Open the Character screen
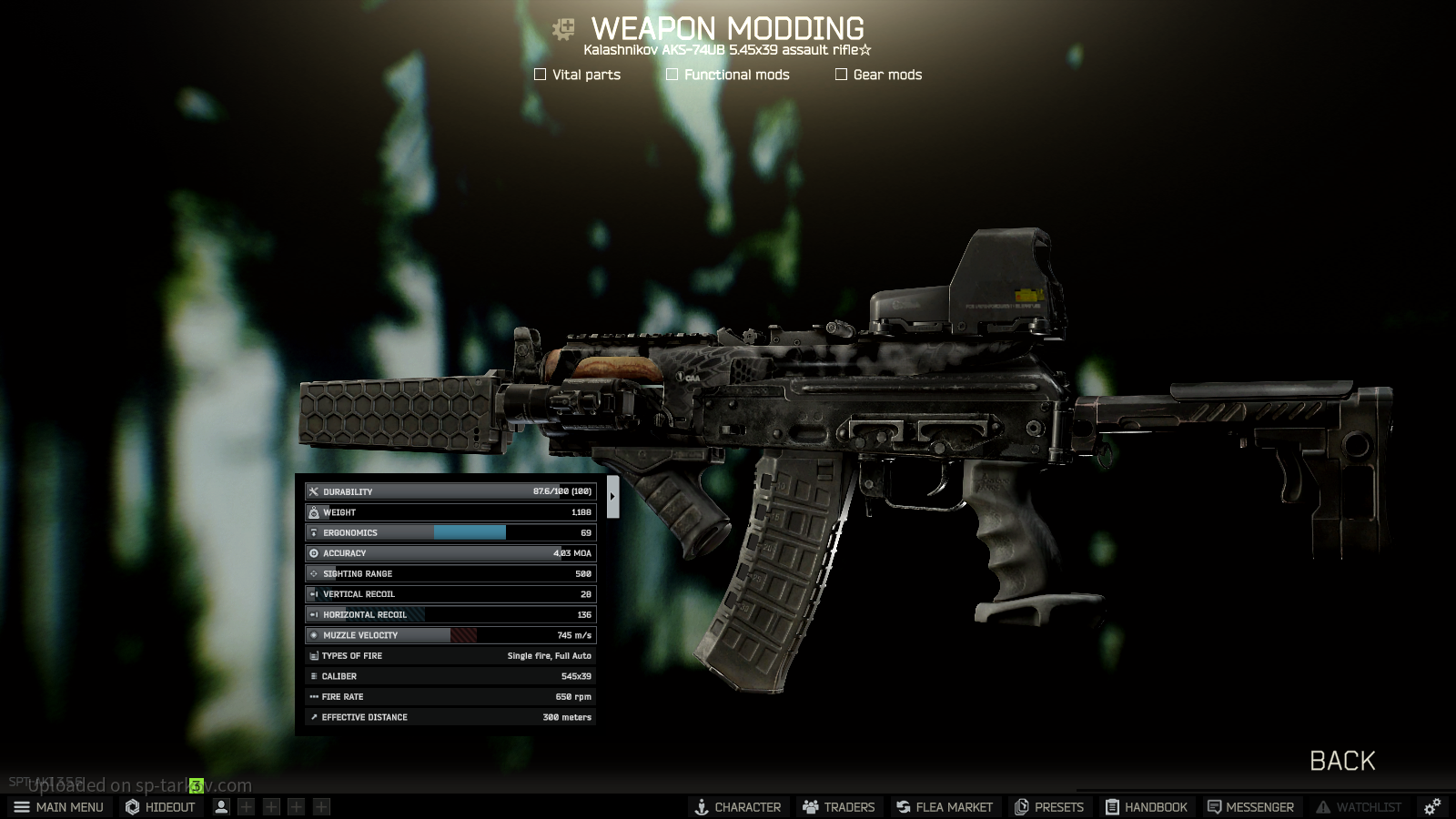Viewport: 1456px width, 819px height. tap(737, 807)
